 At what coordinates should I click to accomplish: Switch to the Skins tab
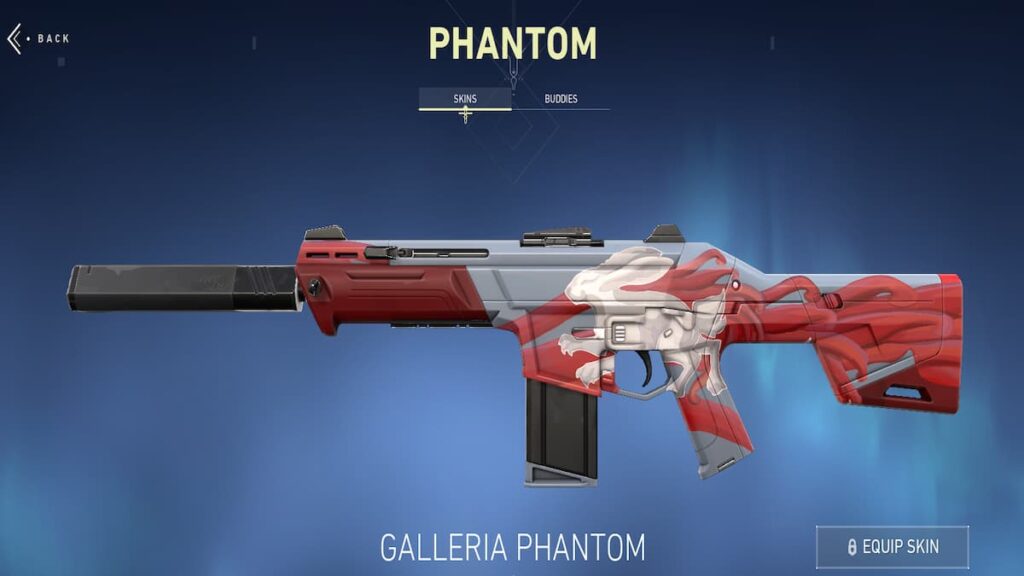click(465, 99)
